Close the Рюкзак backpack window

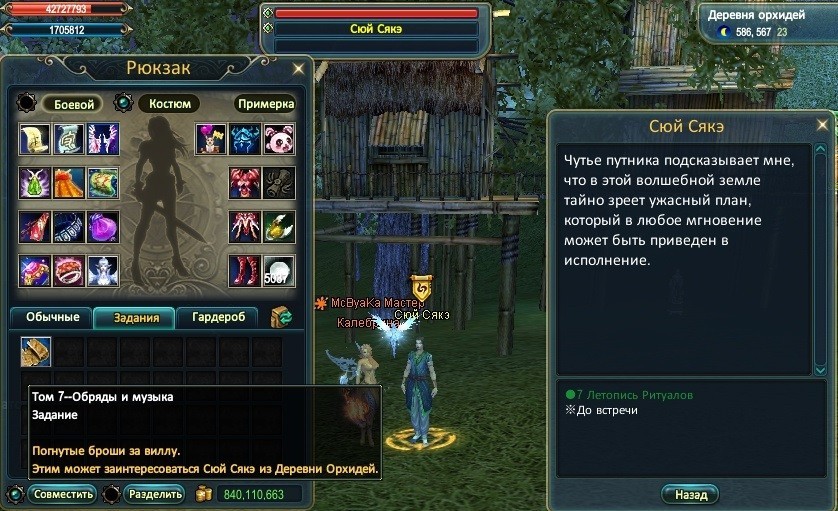[298, 69]
